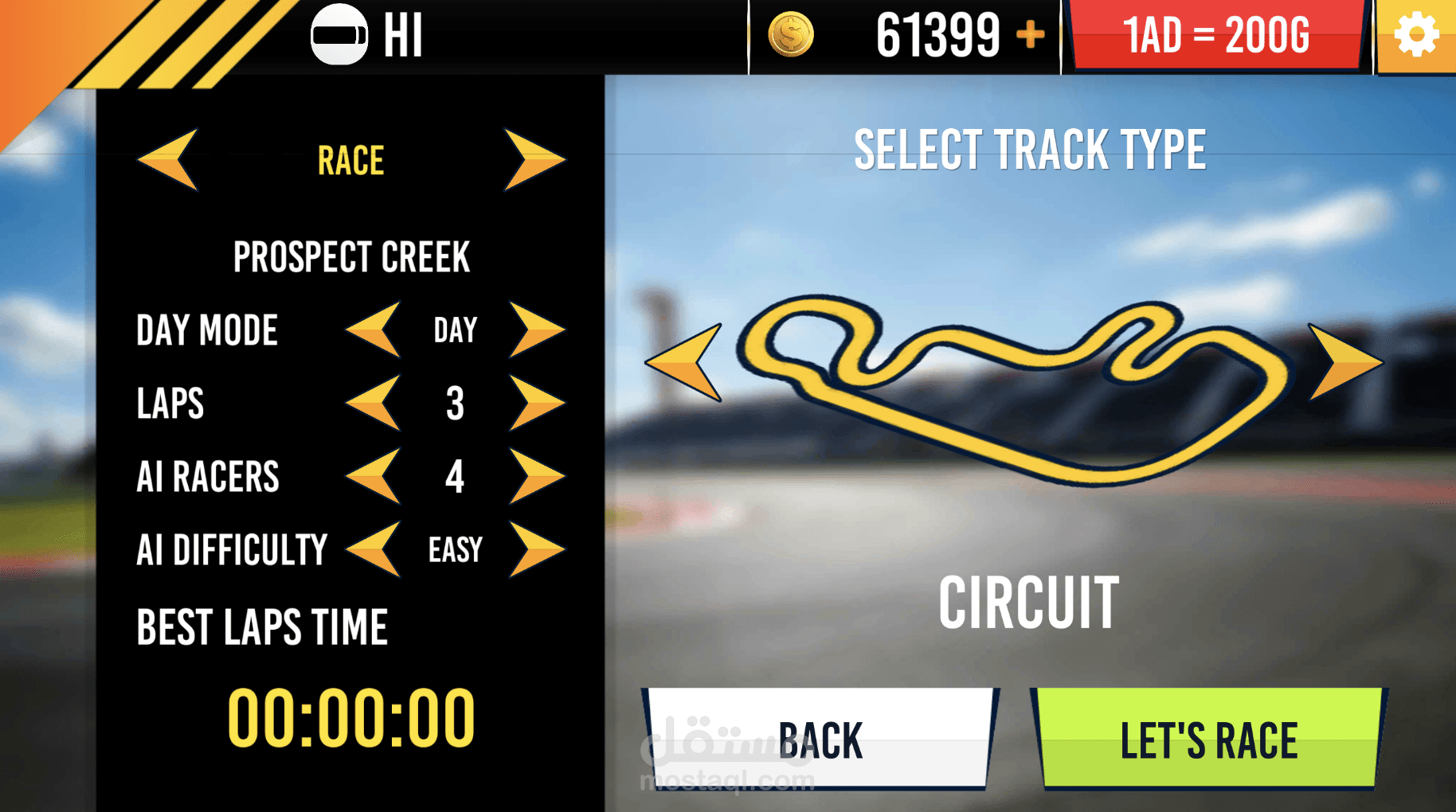Raise the AI racers count
1456x812 pixels.
(x=536, y=476)
